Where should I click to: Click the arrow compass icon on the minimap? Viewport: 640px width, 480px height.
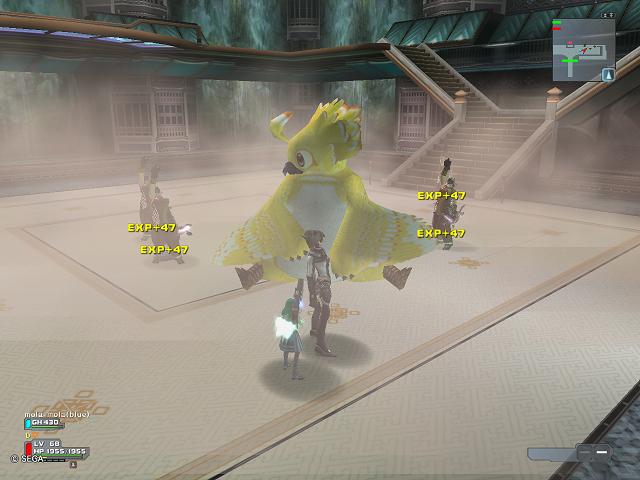(x=607, y=74)
